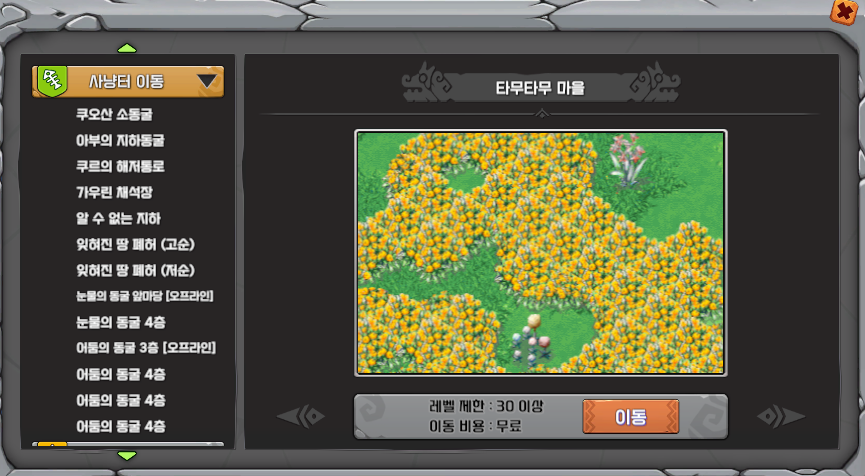Pick 가우린 채석장 hunting ground
Image resolution: width=865 pixels, height=476 pixels.
(114, 192)
